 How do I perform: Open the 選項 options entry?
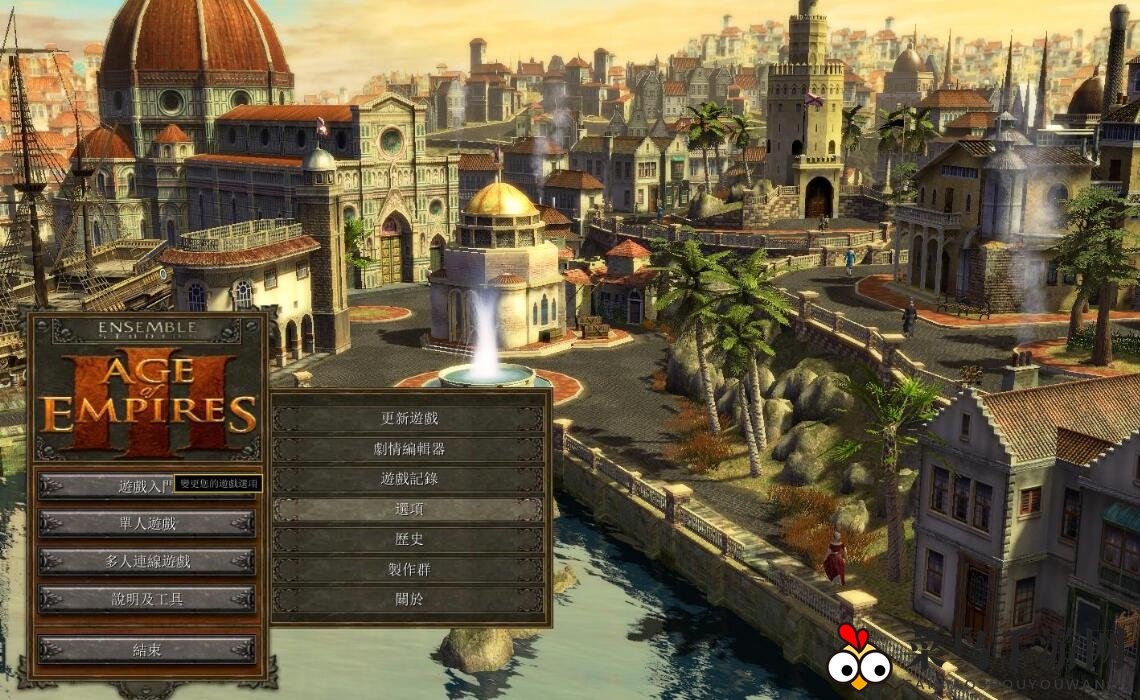pos(409,509)
